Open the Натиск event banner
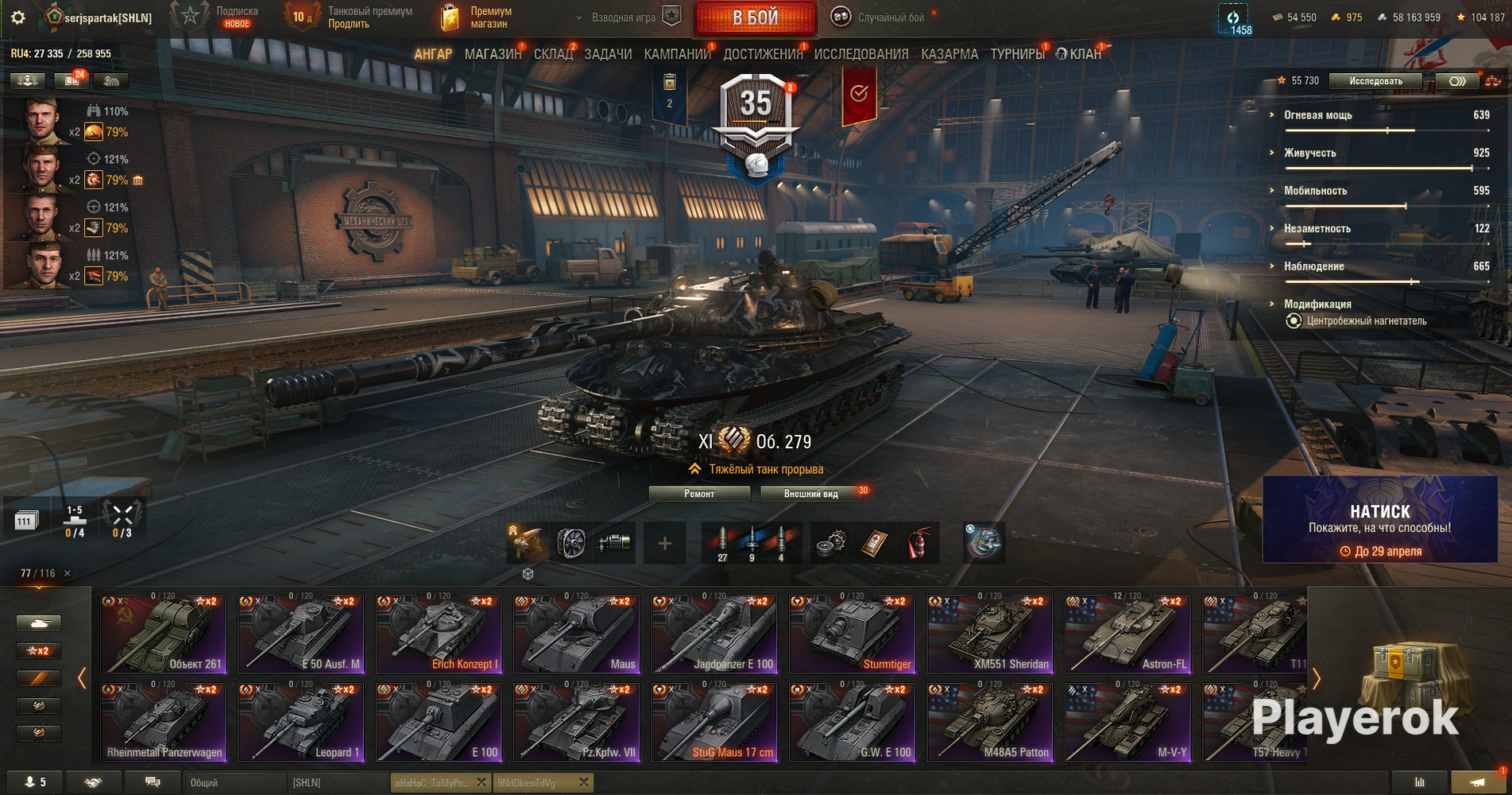The image size is (1512, 795). (x=1380, y=520)
